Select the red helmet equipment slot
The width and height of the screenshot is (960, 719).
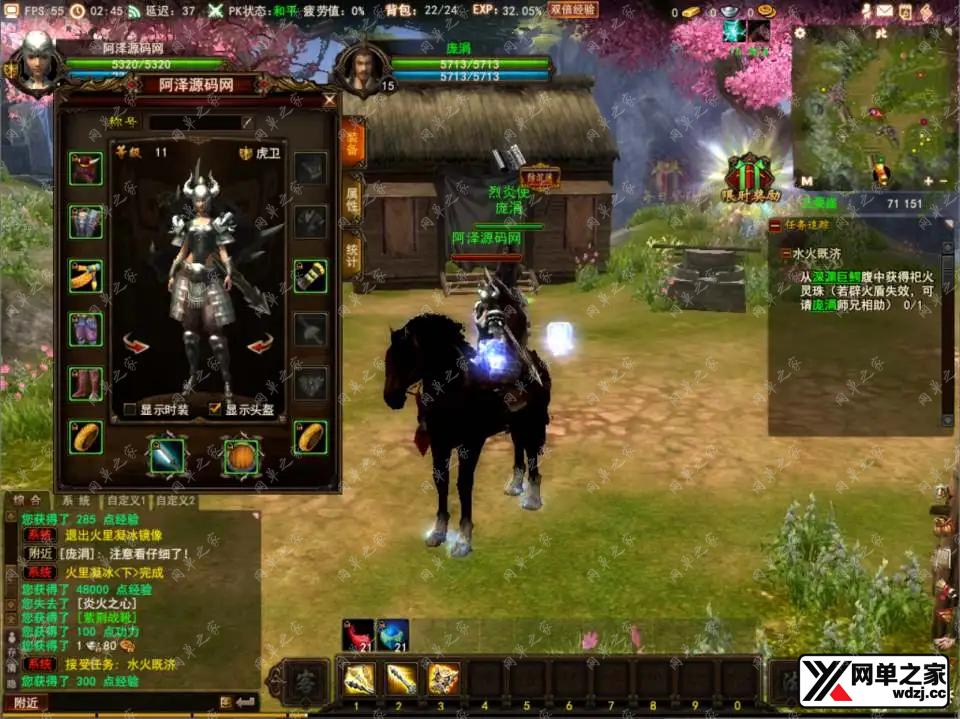[x=86, y=168]
